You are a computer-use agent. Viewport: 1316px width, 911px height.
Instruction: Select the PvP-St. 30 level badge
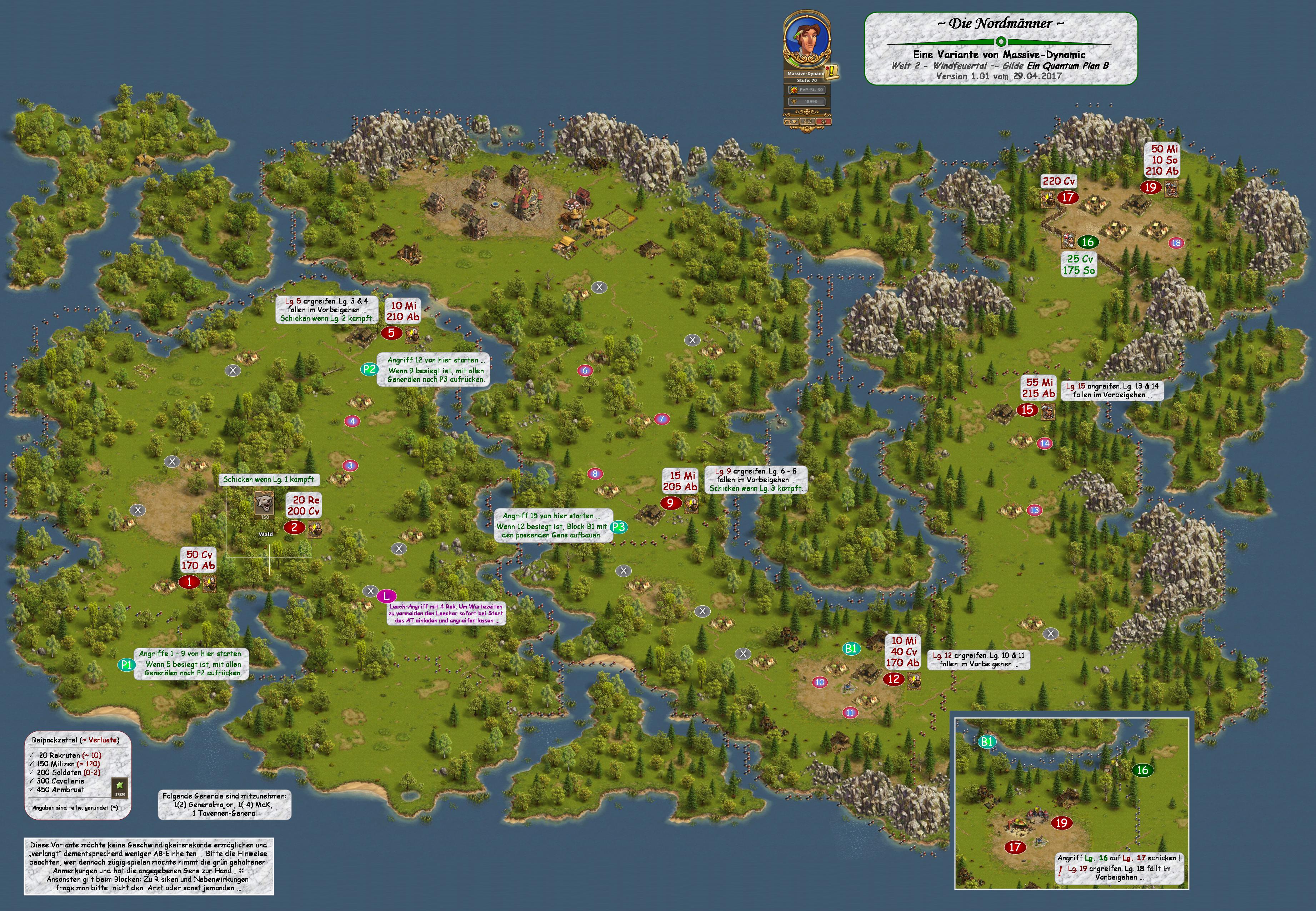[807, 90]
